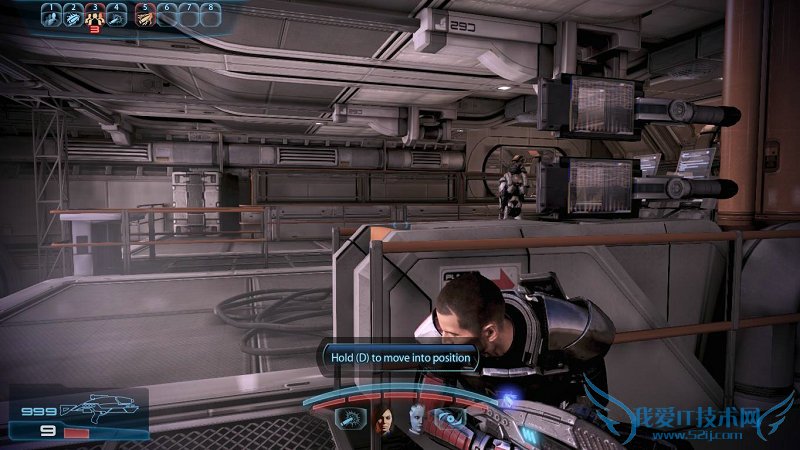
Task: Activate the power icon beside the red-haired squadmate
Action: point(349,420)
